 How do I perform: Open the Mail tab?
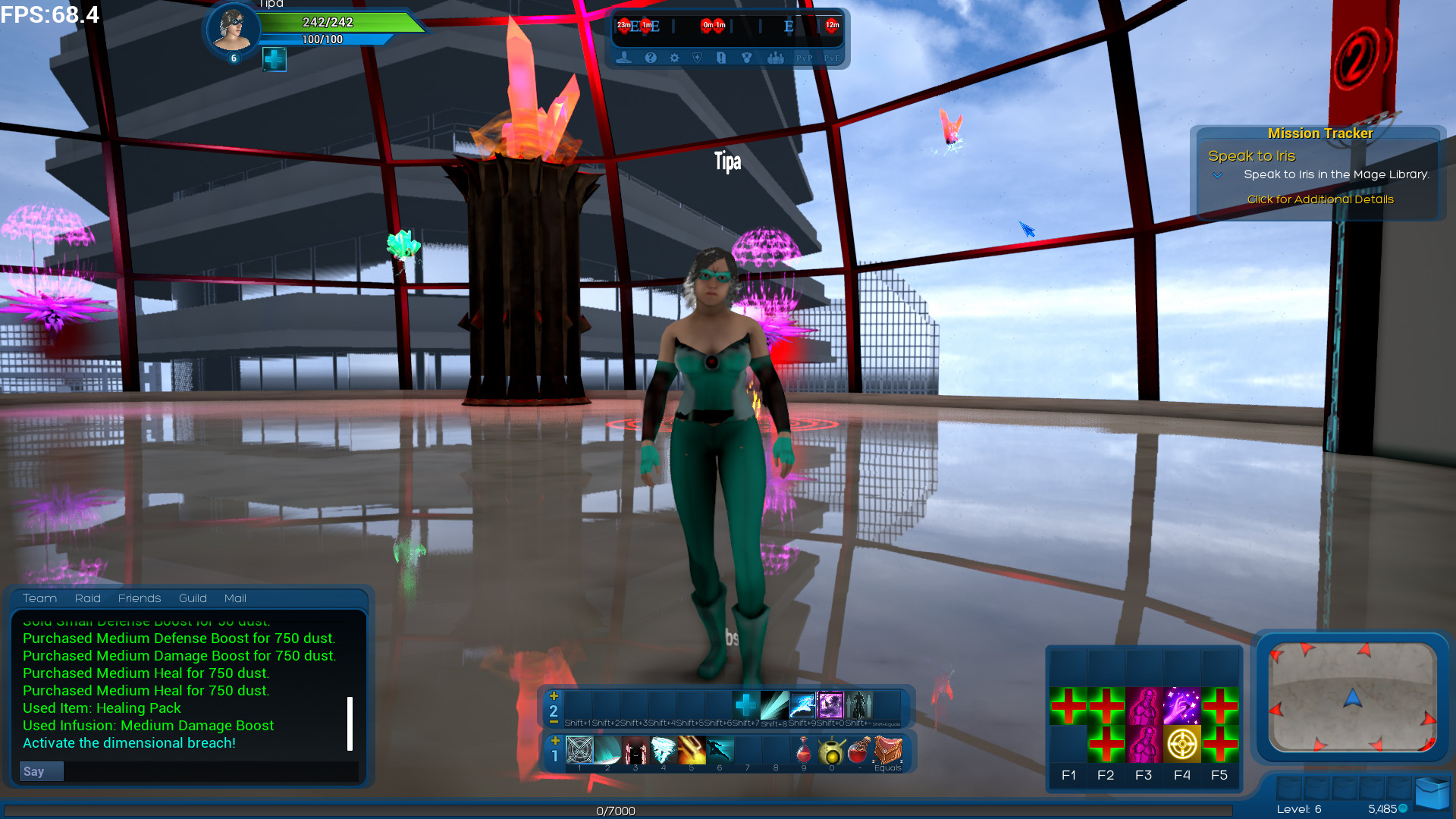pos(235,598)
